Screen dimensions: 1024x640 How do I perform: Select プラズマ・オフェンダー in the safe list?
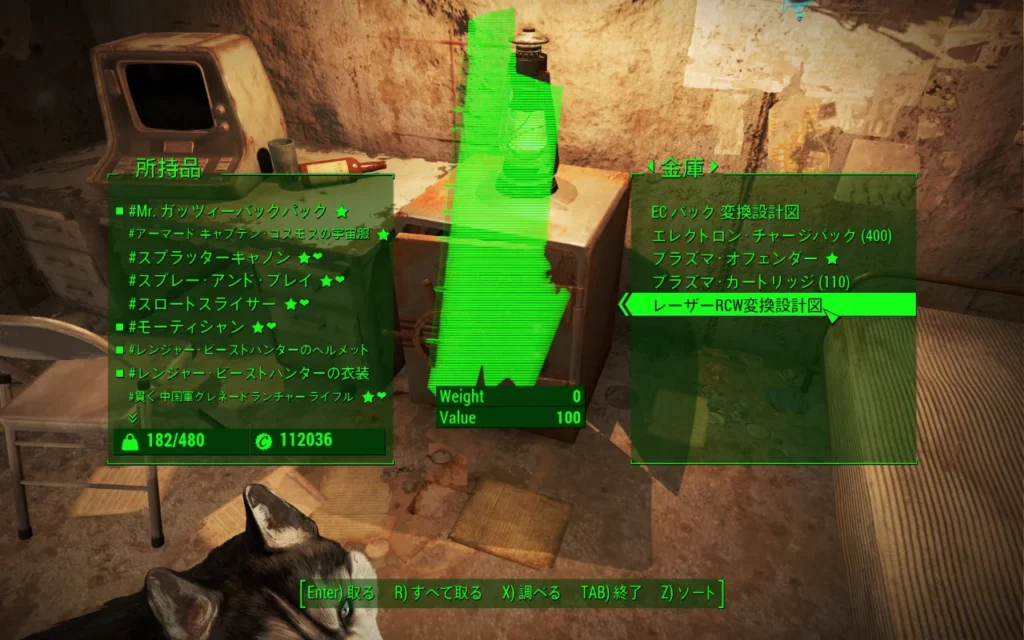[735, 259]
